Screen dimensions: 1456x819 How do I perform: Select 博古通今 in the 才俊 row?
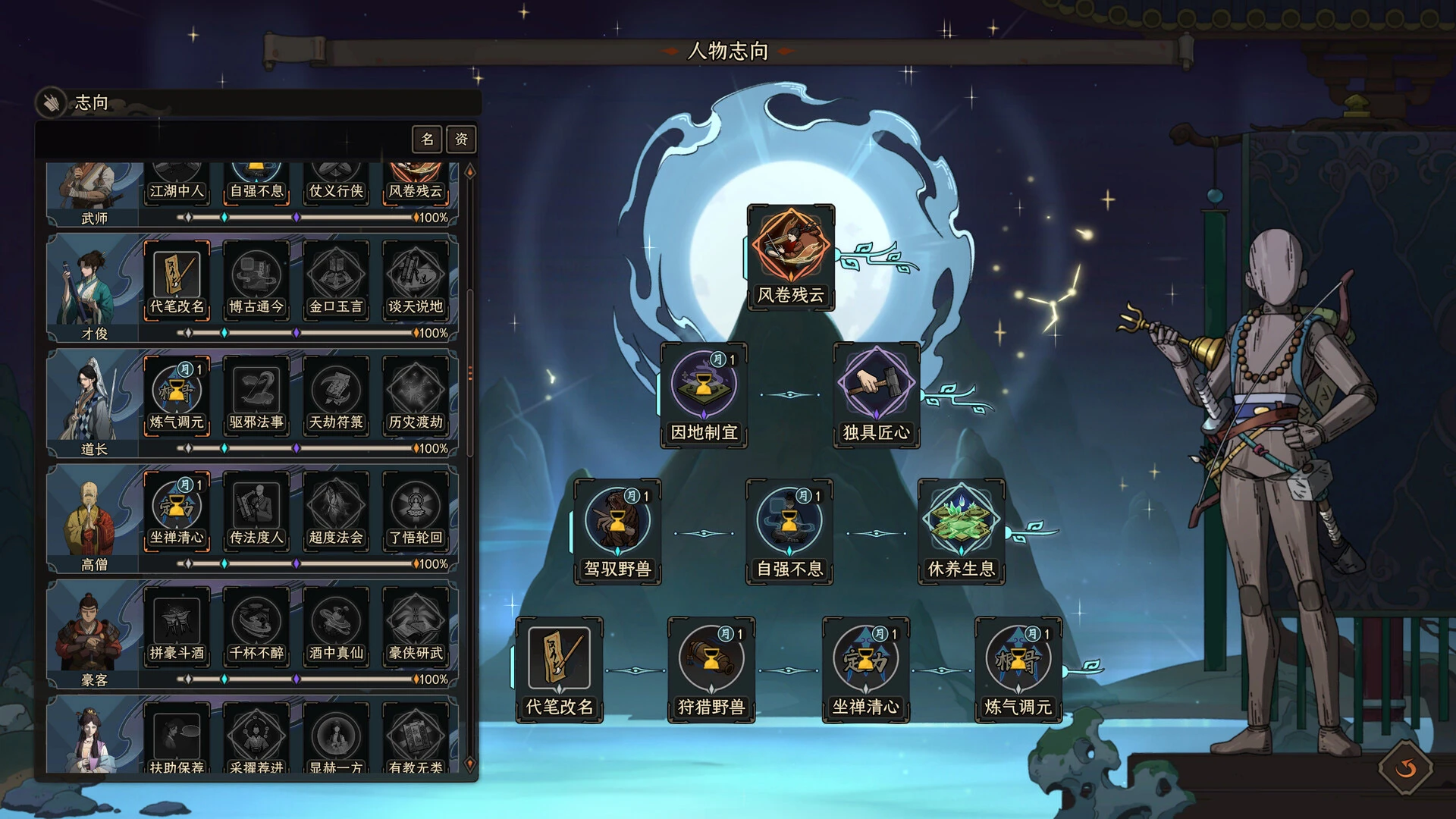click(x=256, y=276)
